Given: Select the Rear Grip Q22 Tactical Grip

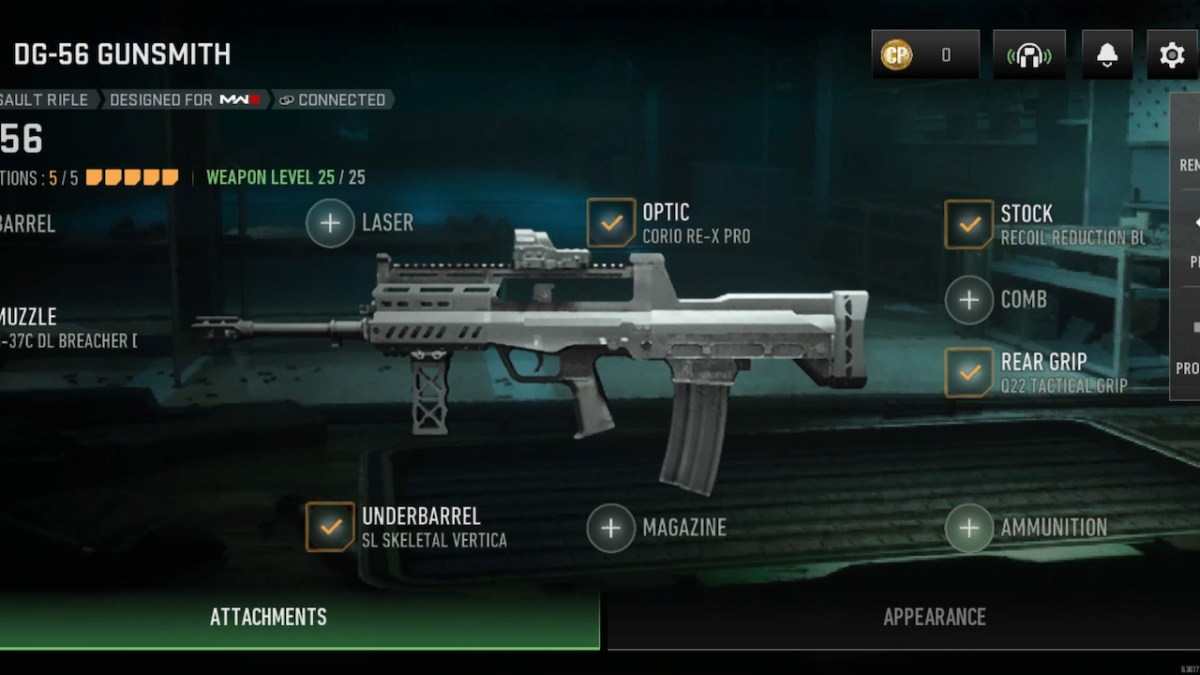Looking at the screenshot, I should (968, 372).
